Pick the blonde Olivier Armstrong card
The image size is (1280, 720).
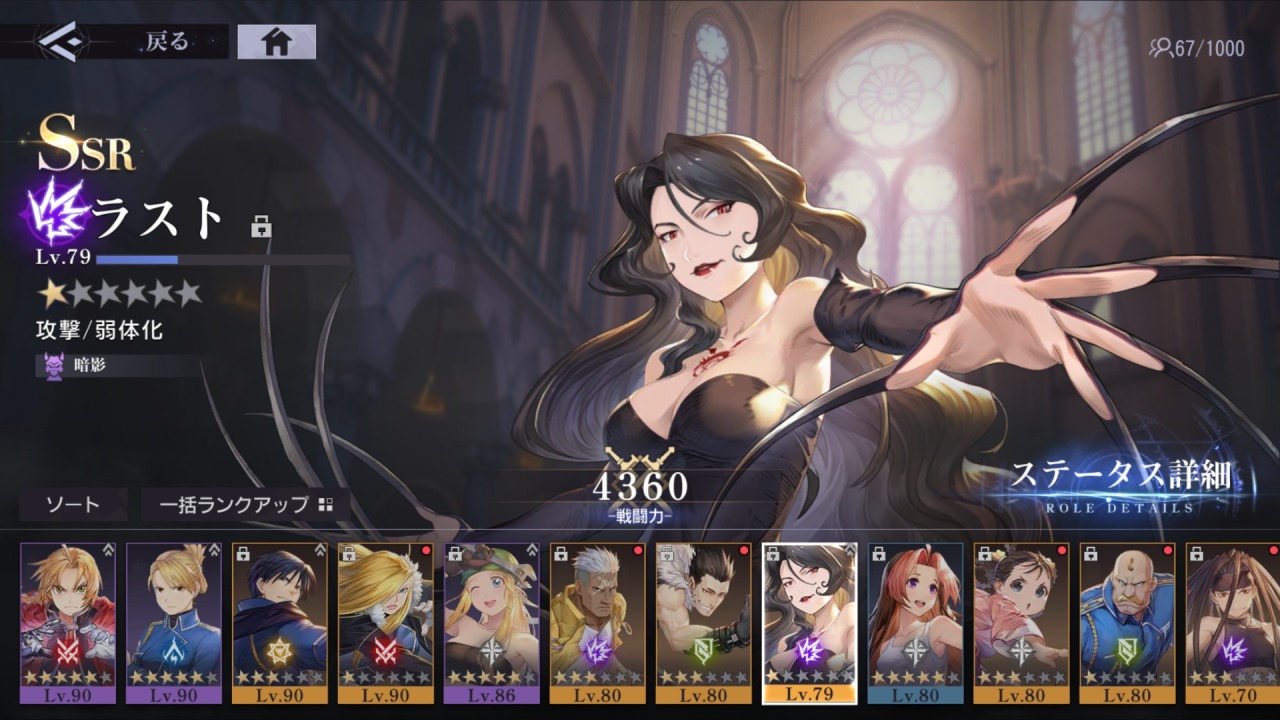tap(386, 623)
